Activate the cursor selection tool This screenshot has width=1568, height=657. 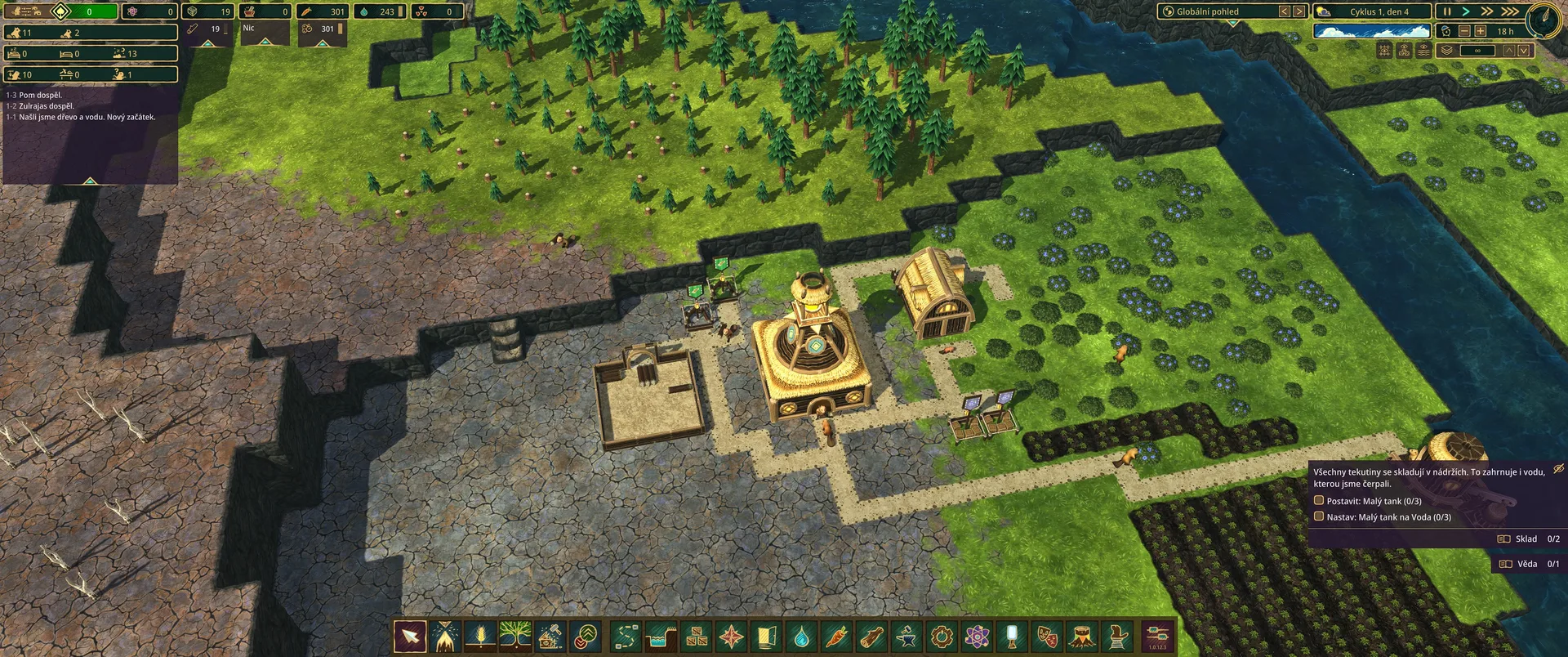[410, 636]
